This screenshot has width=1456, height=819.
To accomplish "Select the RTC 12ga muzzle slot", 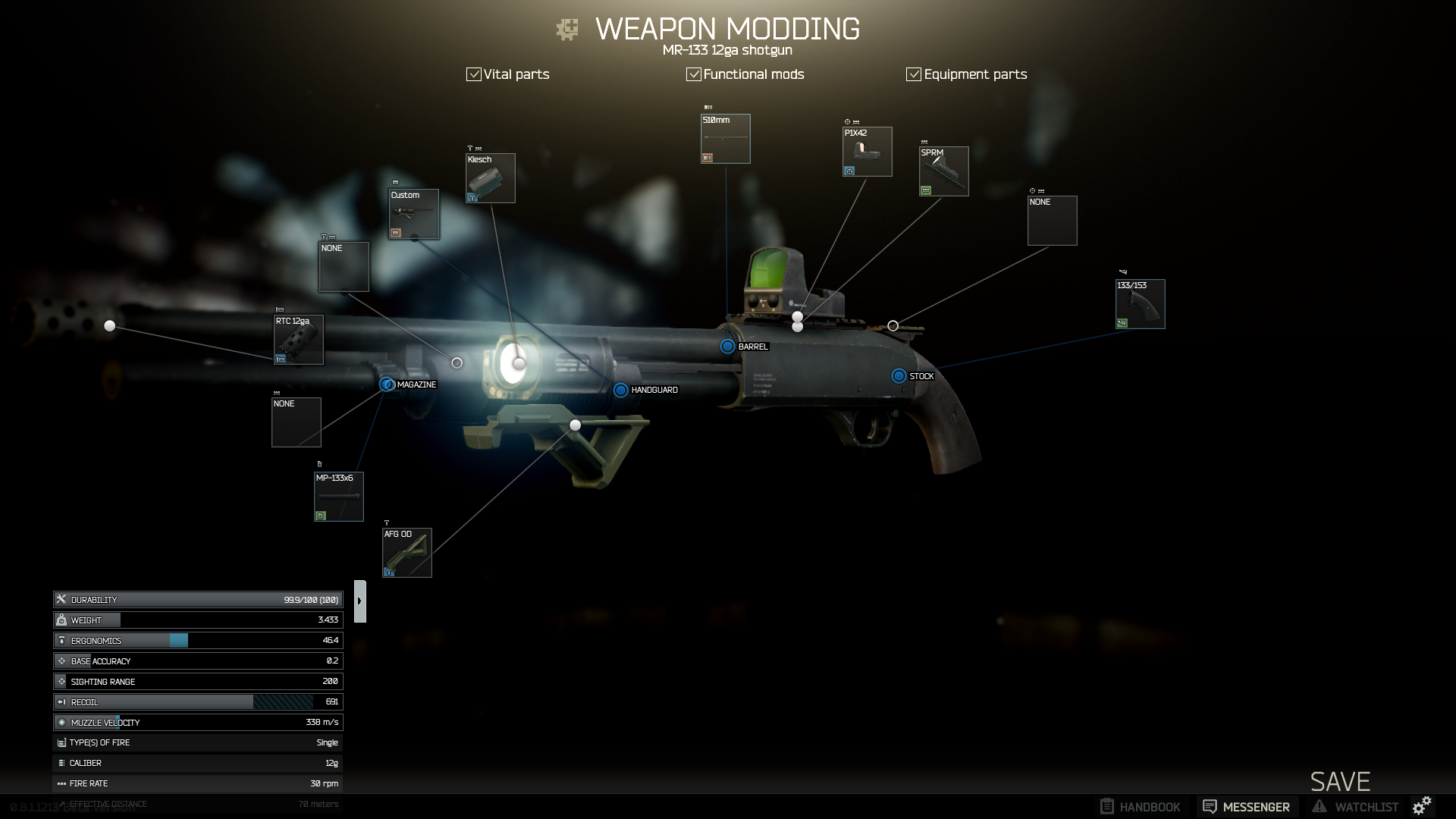I will [299, 340].
